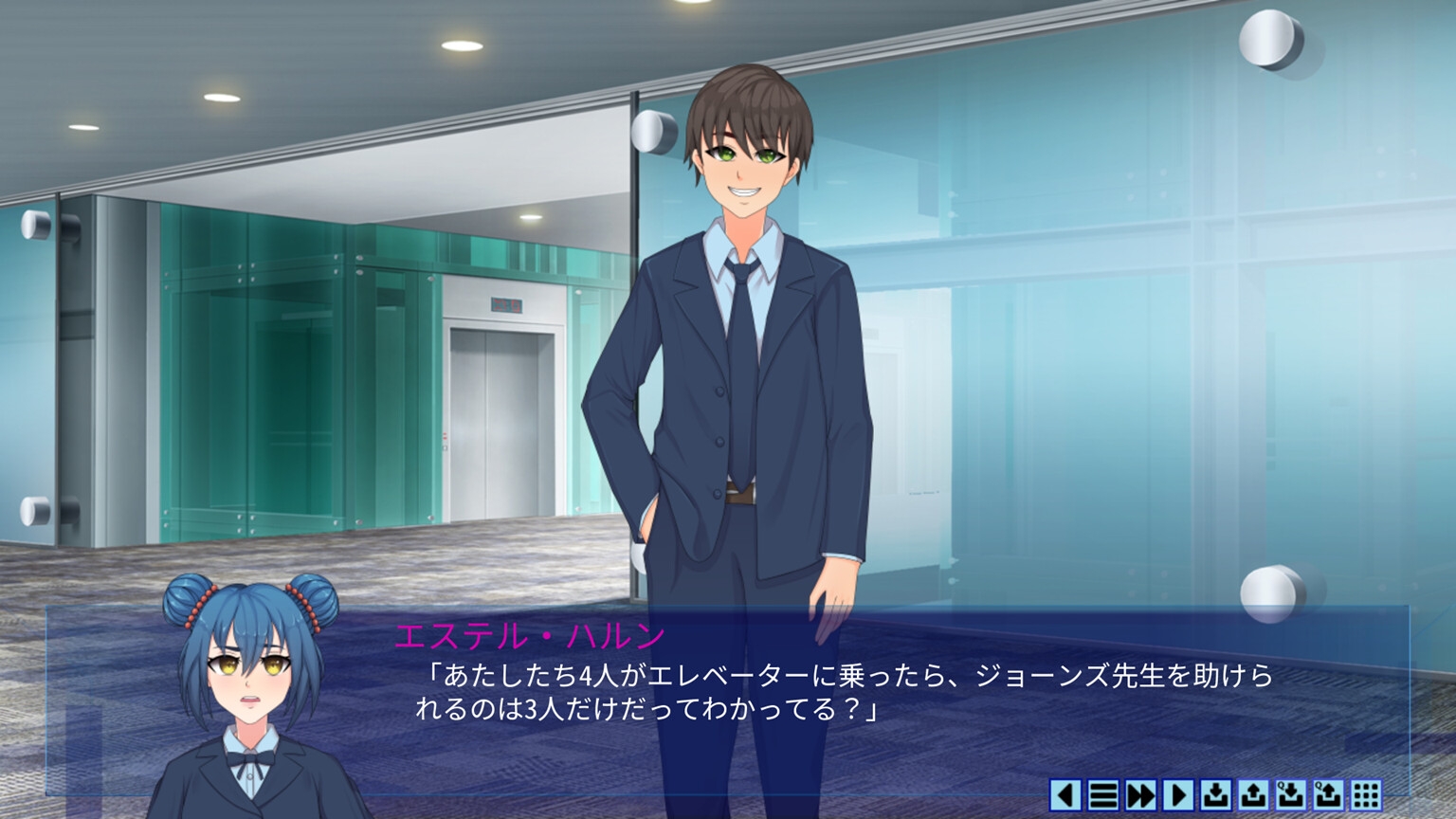Open the save game screen
The height and width of the screenshot is (819, 1456).
point(1215,796)
